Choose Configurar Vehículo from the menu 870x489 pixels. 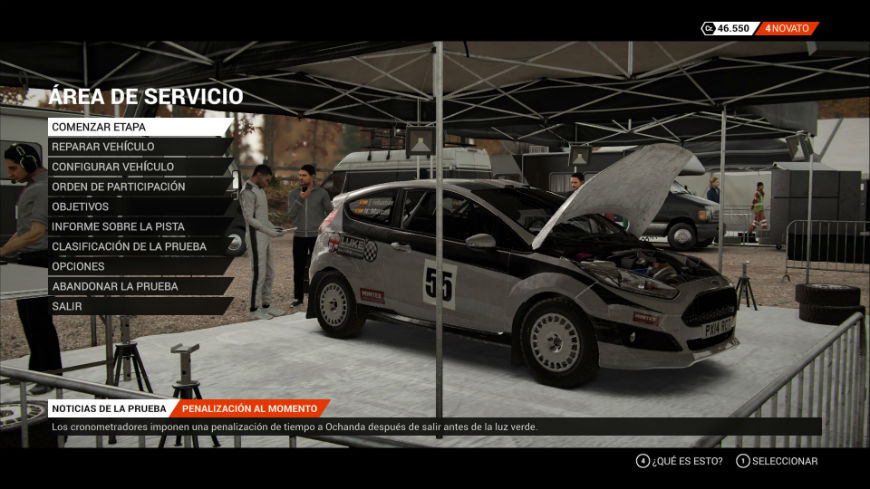(x=138, y=167)
